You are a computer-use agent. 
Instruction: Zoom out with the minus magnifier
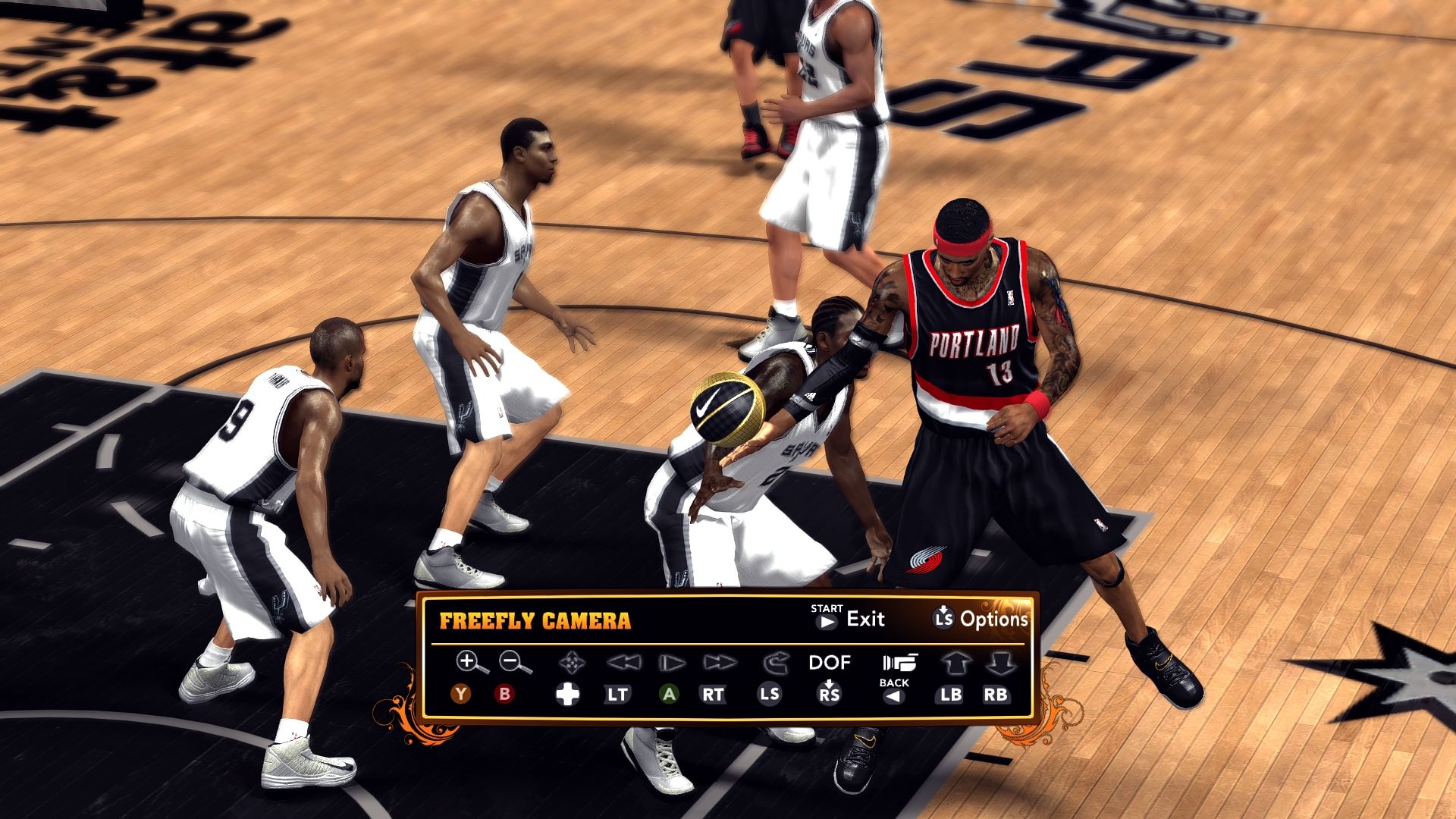point(515,662)
